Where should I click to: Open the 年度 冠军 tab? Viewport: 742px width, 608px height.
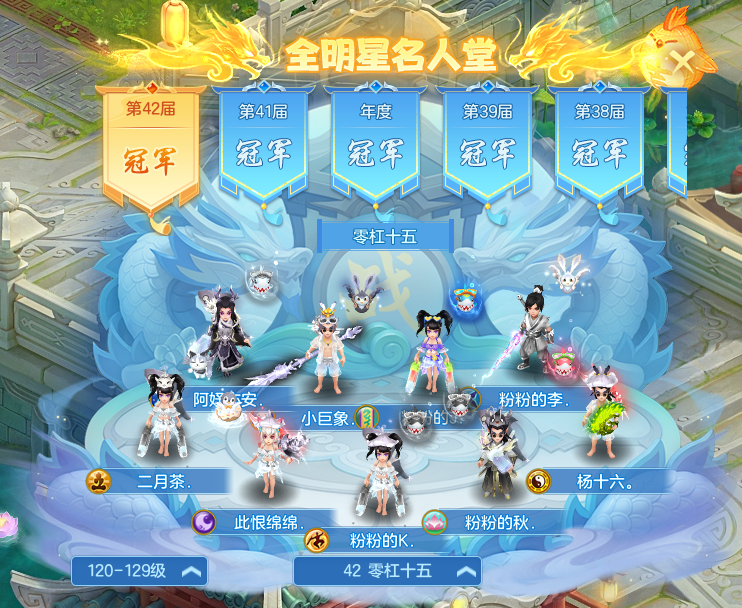(376, 142)
